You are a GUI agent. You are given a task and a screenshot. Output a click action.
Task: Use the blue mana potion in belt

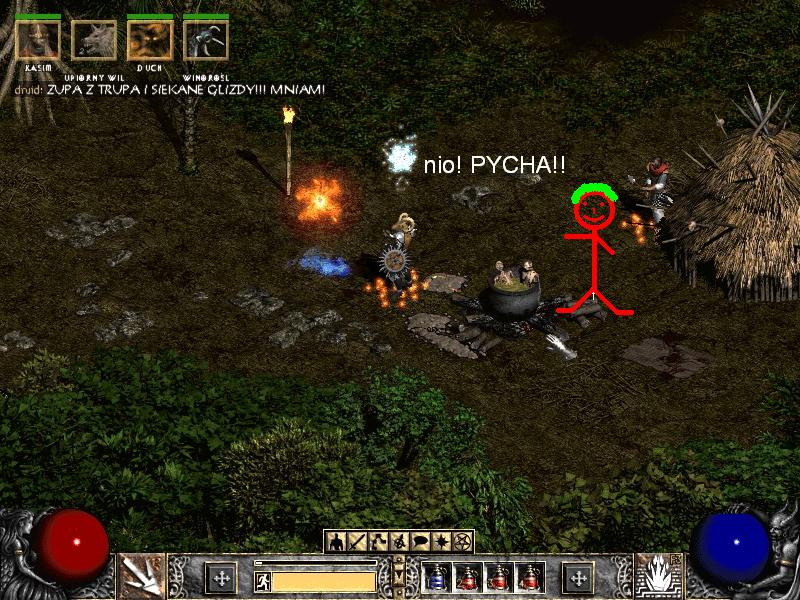[436, 577]
